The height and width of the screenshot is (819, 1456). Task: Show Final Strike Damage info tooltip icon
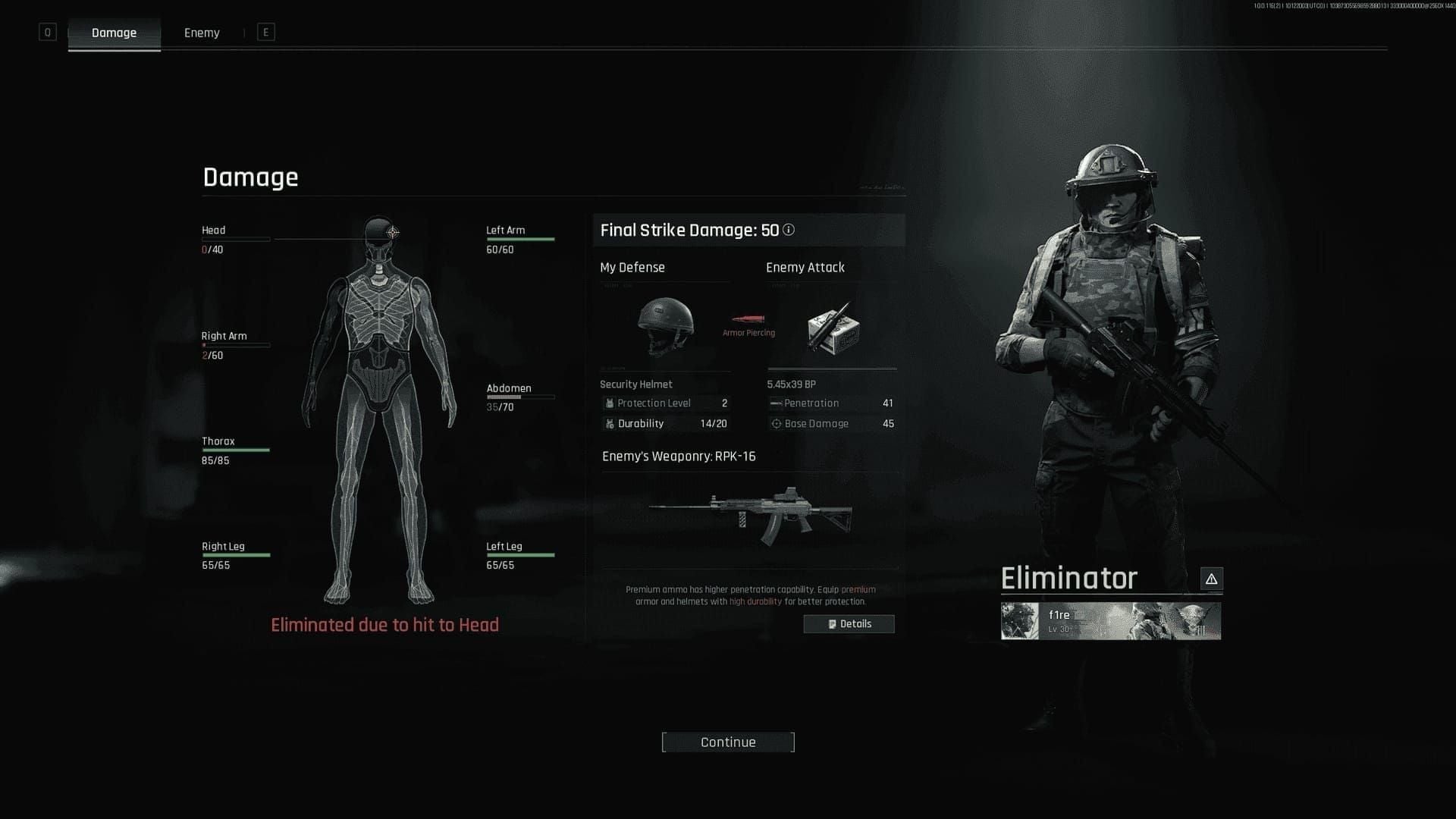pos(789,230)
